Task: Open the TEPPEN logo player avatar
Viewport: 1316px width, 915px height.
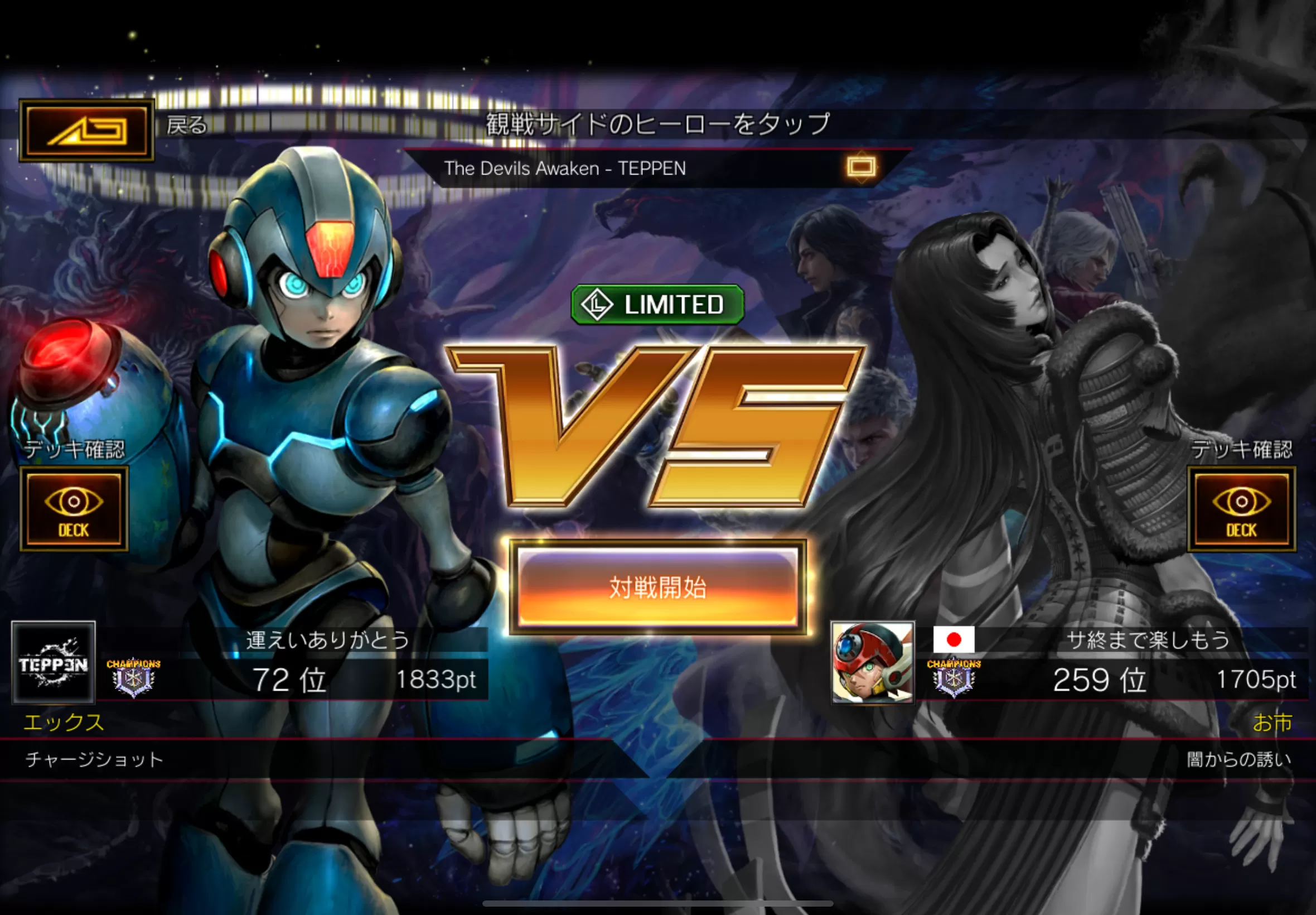Action: 54,663
